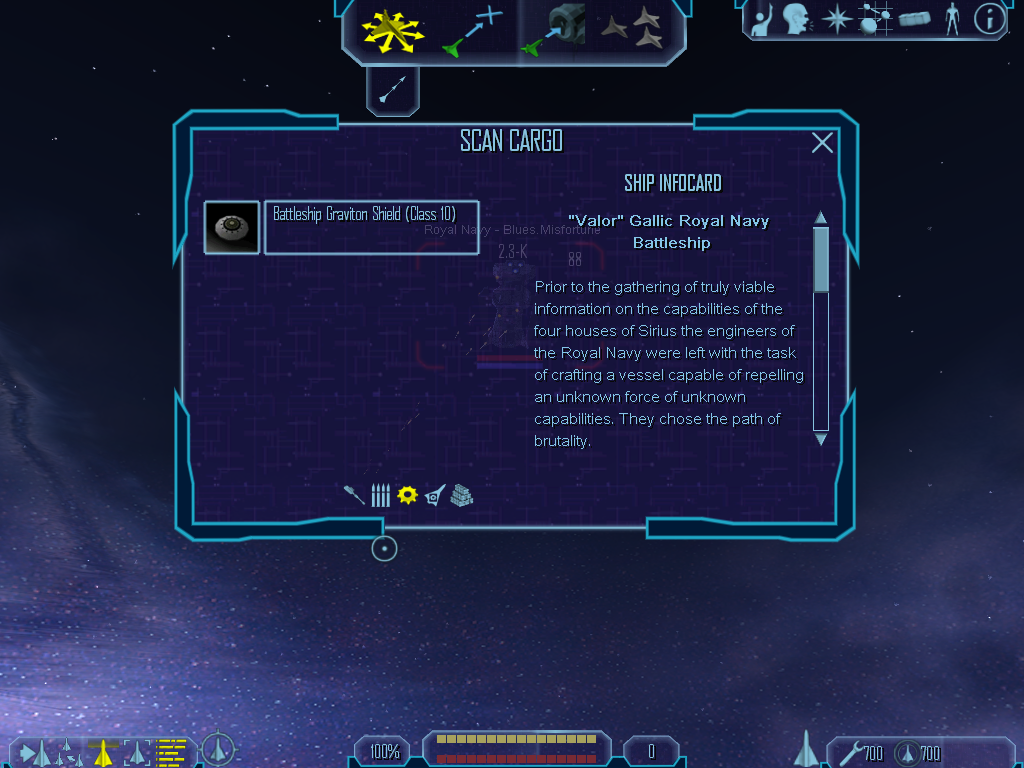
Task: Show the ammunition filter with four missiles
Action: (x=380, y=495)
